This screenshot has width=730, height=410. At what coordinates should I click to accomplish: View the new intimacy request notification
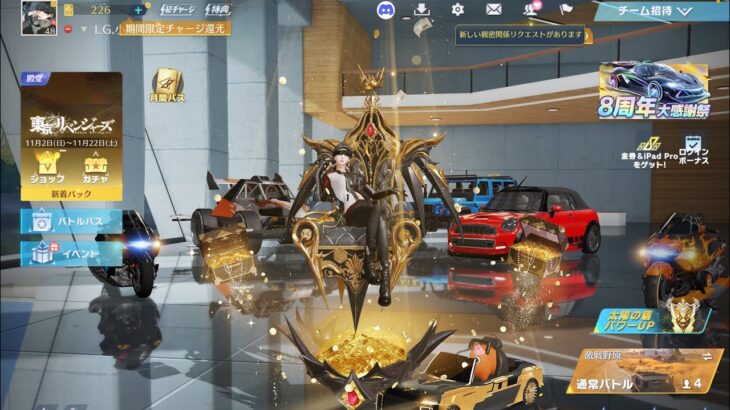[520, 35]
